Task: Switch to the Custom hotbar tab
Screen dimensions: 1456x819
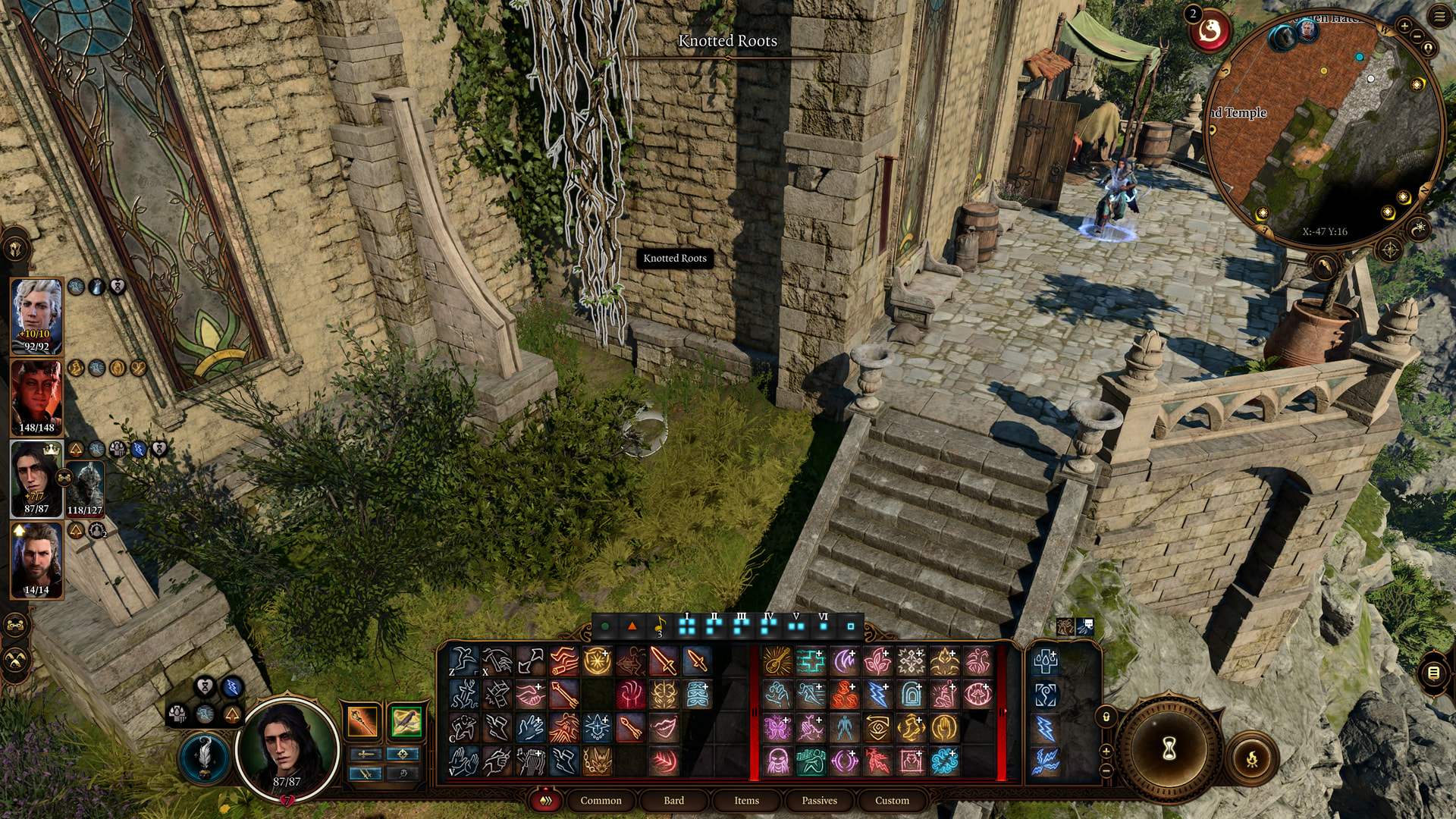Action: coord(892,800)
